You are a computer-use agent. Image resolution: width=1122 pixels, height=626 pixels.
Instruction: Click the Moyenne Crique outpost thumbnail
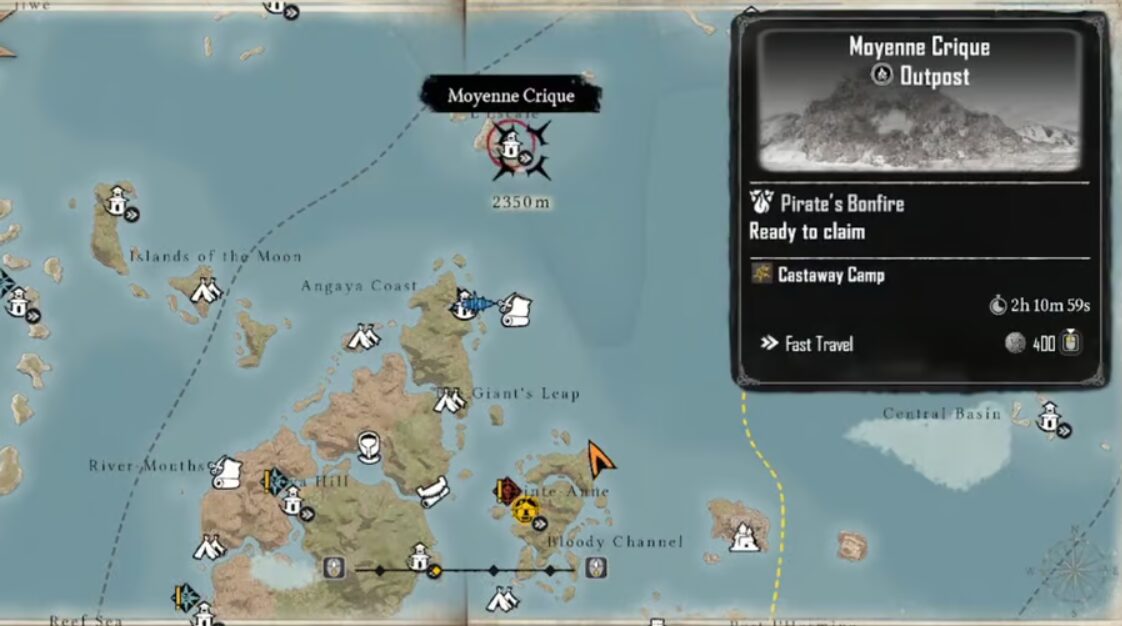pyautogui.click(x=919, y=101)
